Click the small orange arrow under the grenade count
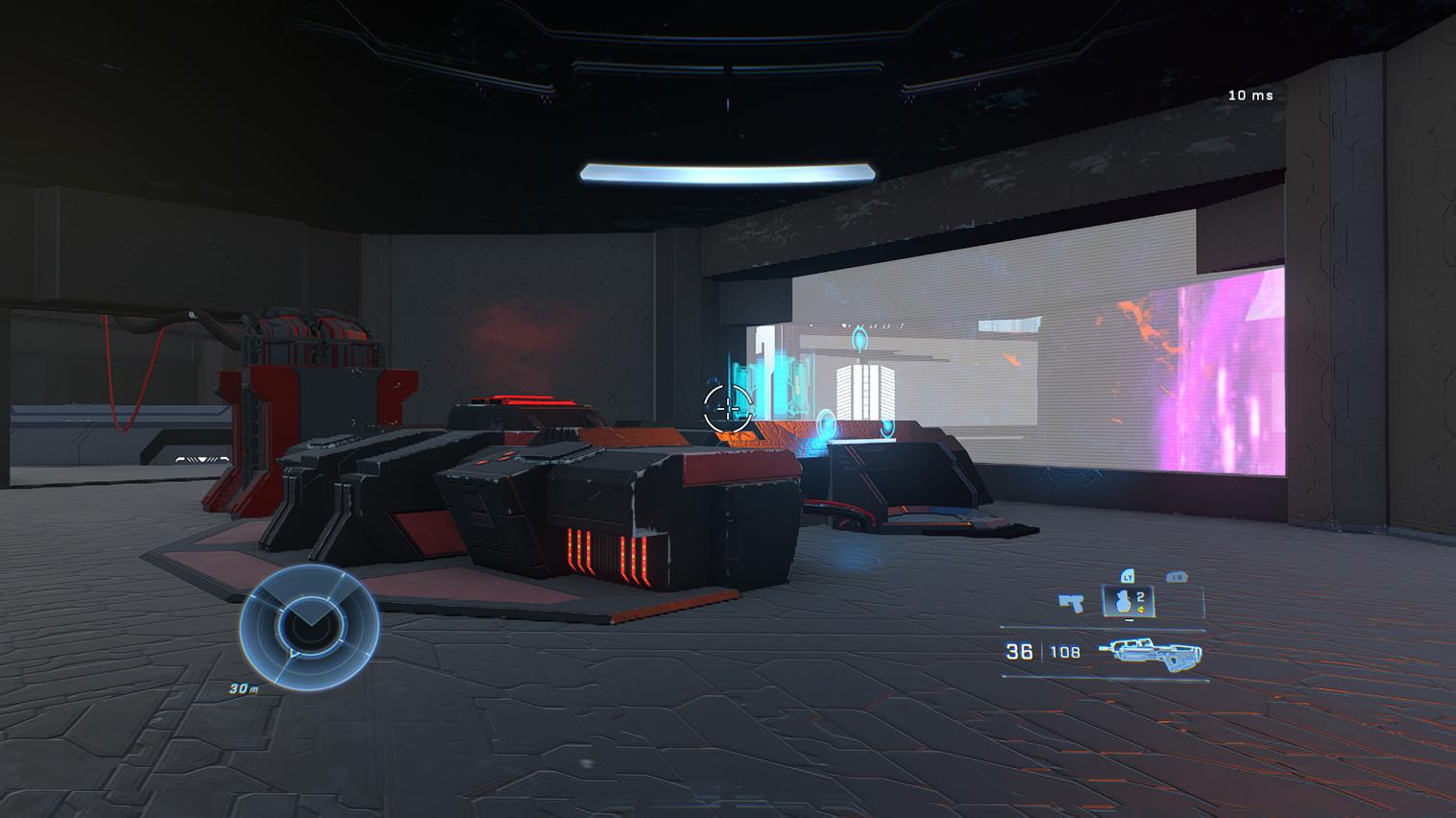 tap(1141, 610)
